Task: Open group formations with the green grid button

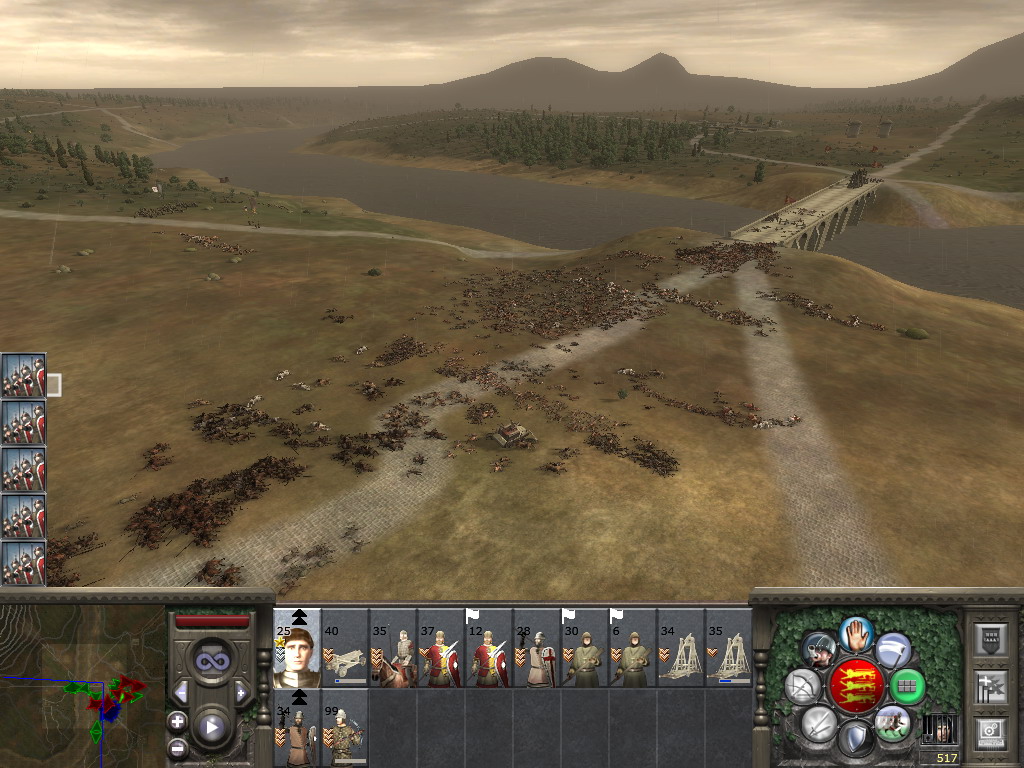Action: point(907,686)
